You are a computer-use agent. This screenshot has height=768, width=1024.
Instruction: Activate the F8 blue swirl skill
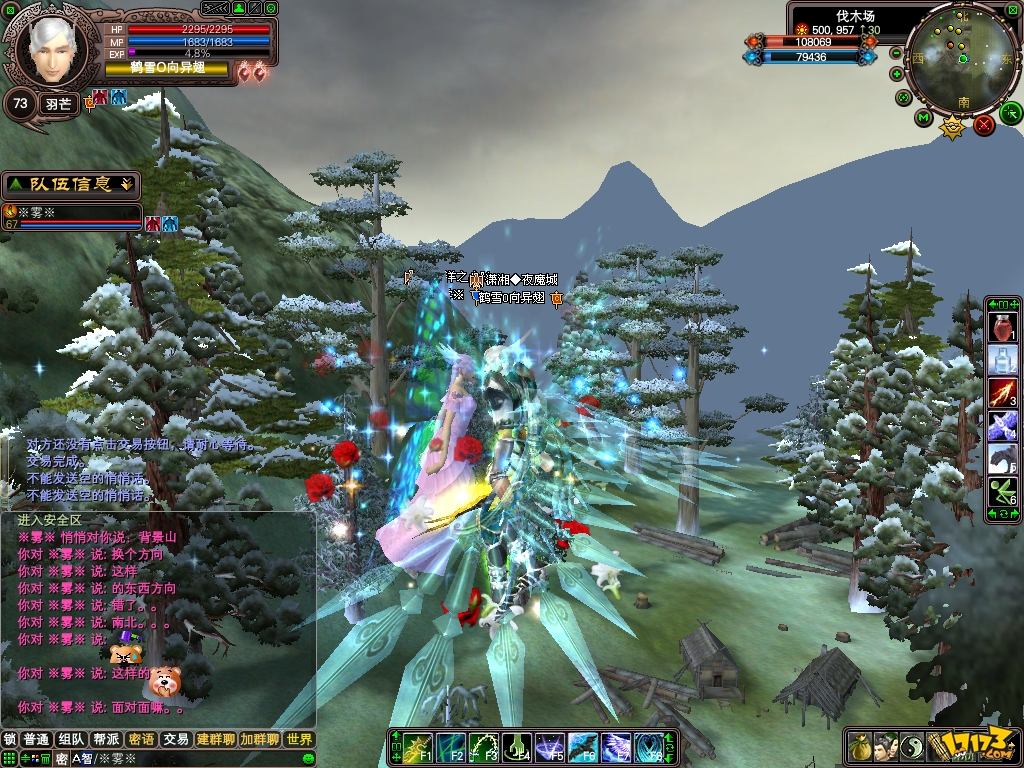(x=649, y=747)
